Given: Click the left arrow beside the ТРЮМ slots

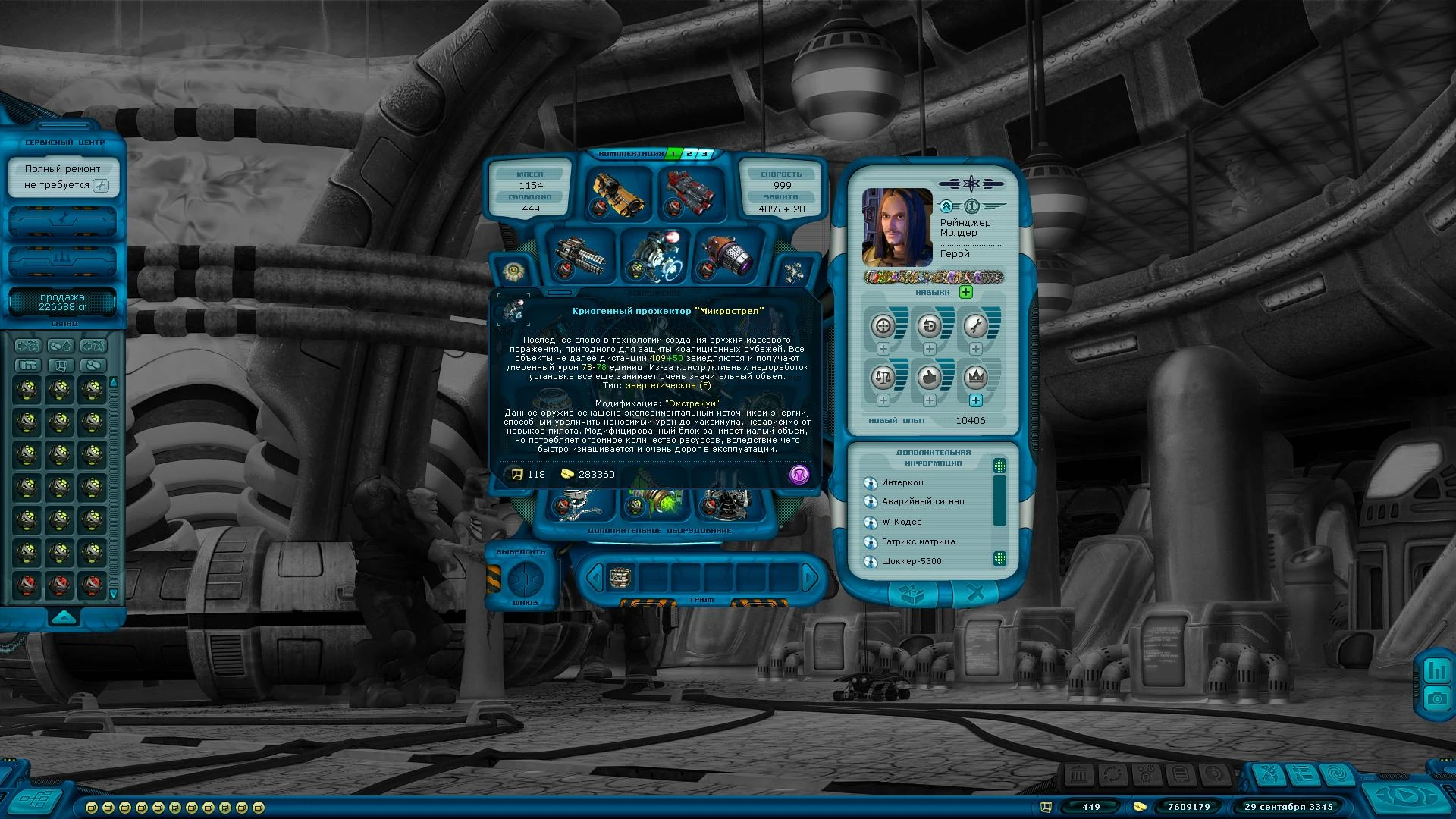Looking at the screenshot, I should click(596, 576).
